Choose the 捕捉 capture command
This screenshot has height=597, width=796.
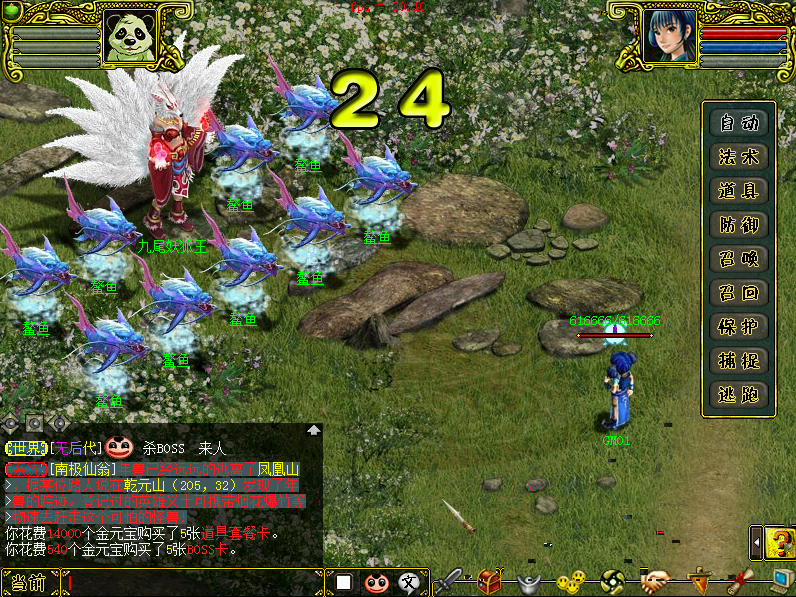click(x=739, y=361)
